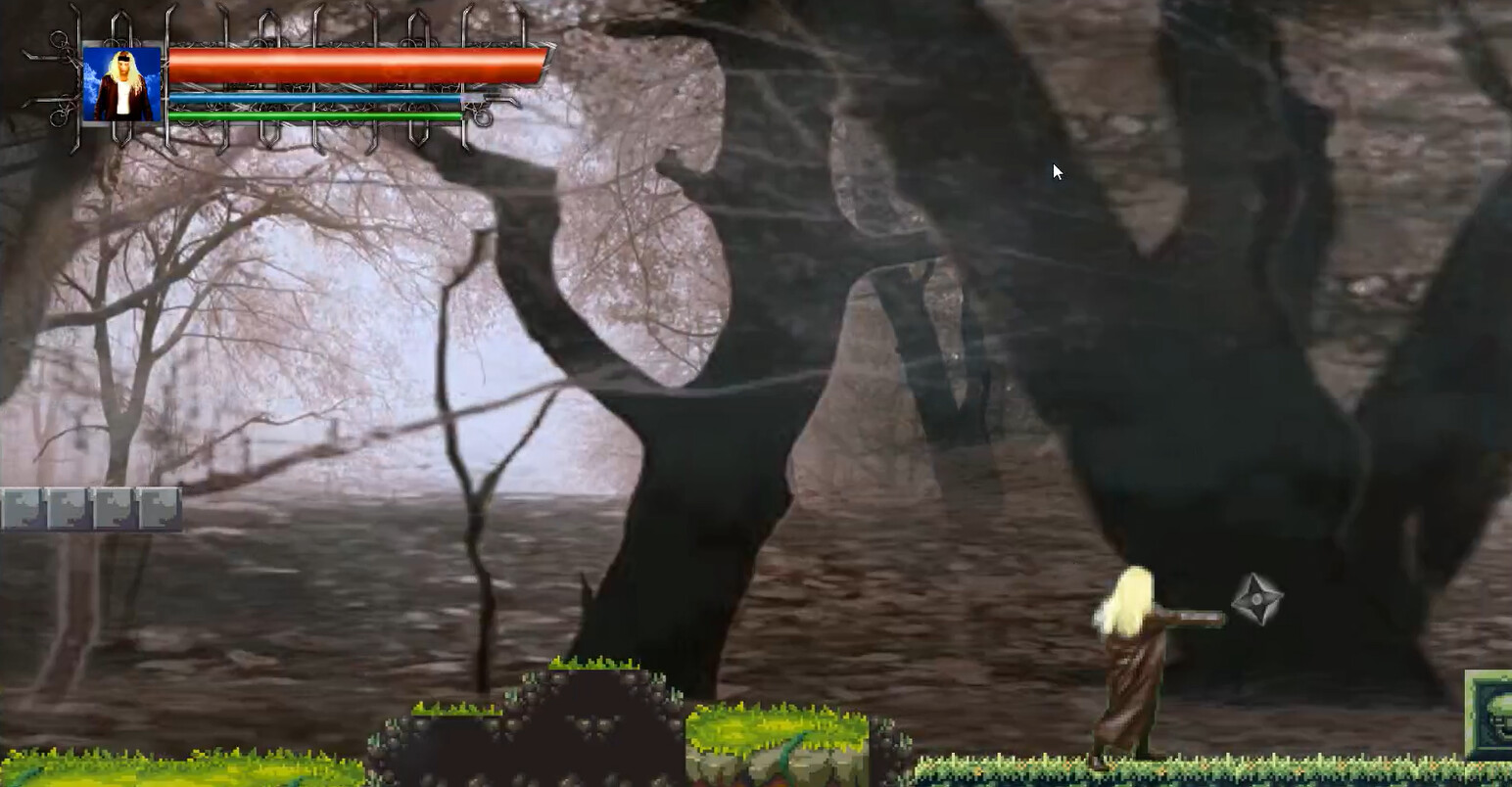The height and width of the screenshot is (787, 1512).
Task: Toggle the blue mana bar display
Action: click(x=313, y=98)
